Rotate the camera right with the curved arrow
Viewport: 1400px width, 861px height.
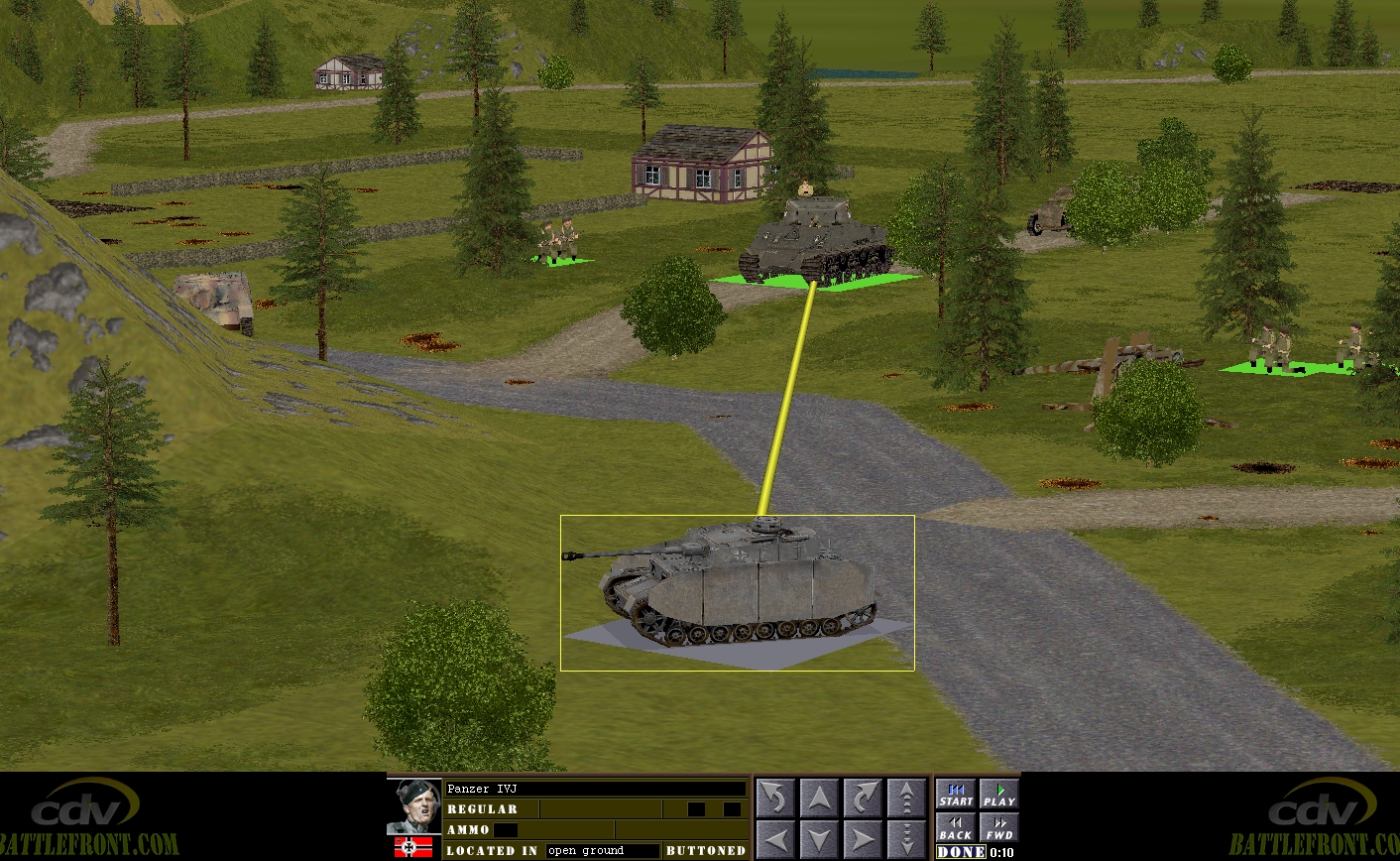click(x=863, y=798)
